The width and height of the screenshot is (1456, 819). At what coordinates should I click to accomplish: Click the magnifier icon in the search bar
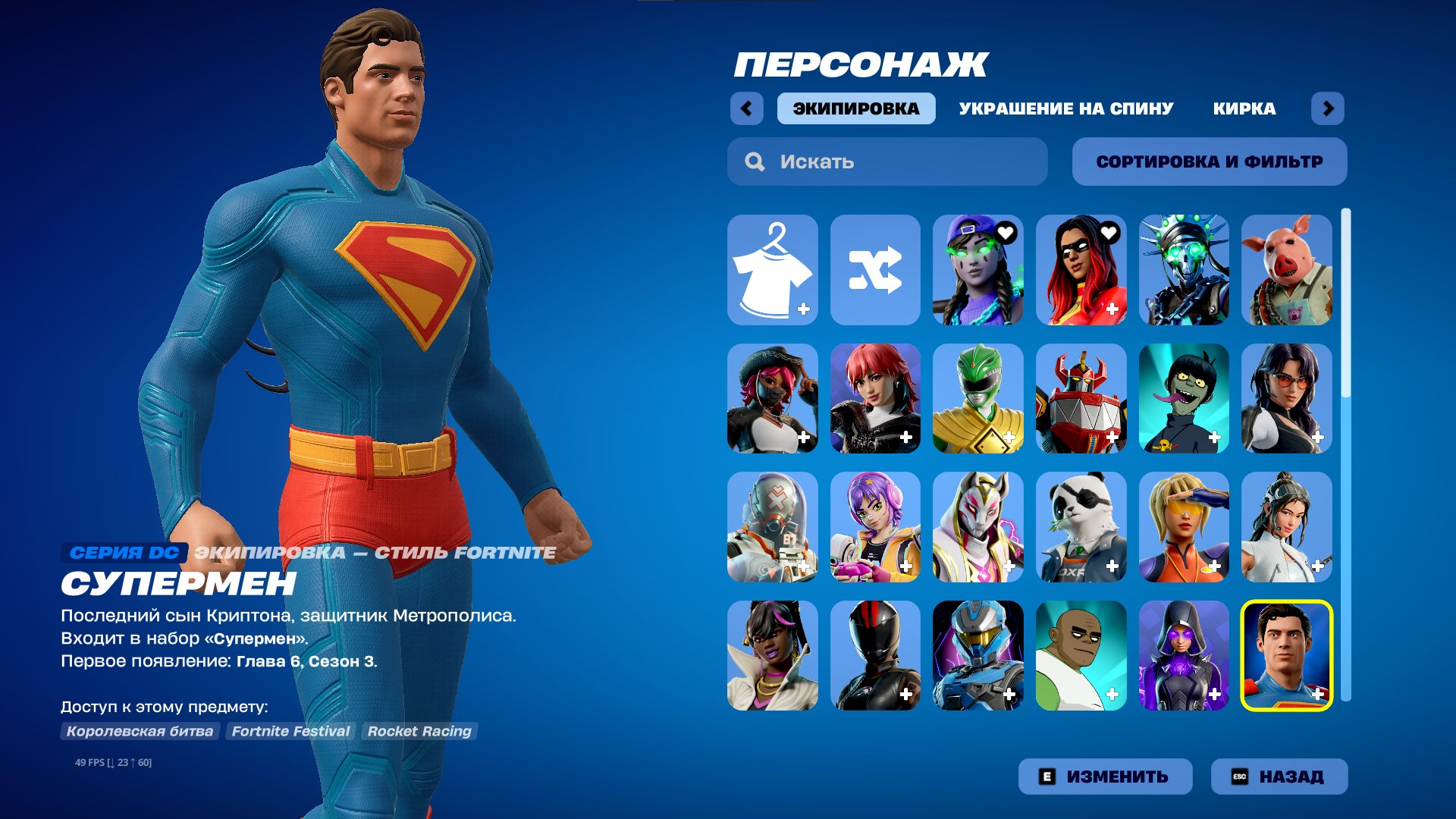tap(754, 161)
